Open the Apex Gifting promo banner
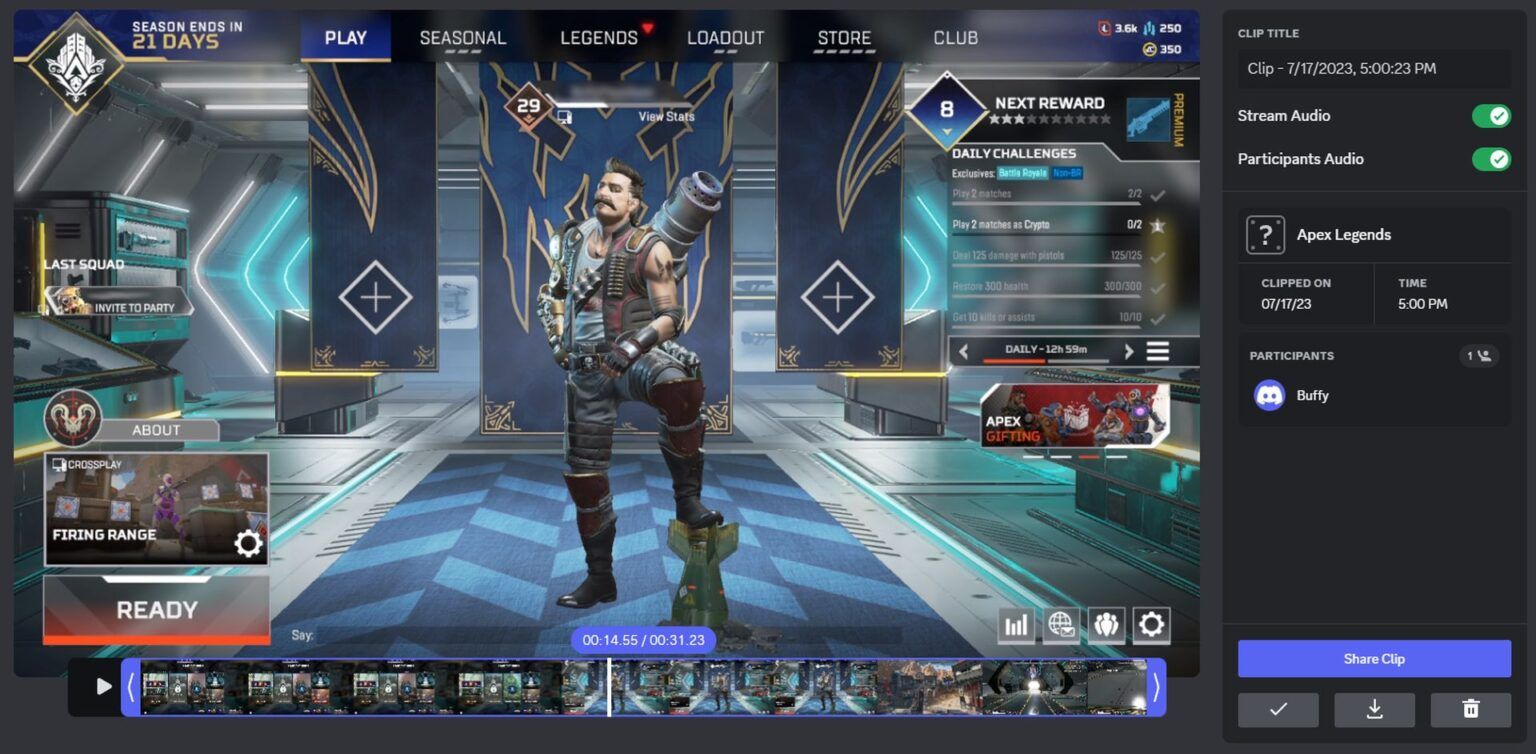Screen dimensions: 1536x754 click(x=1074, y=415)
